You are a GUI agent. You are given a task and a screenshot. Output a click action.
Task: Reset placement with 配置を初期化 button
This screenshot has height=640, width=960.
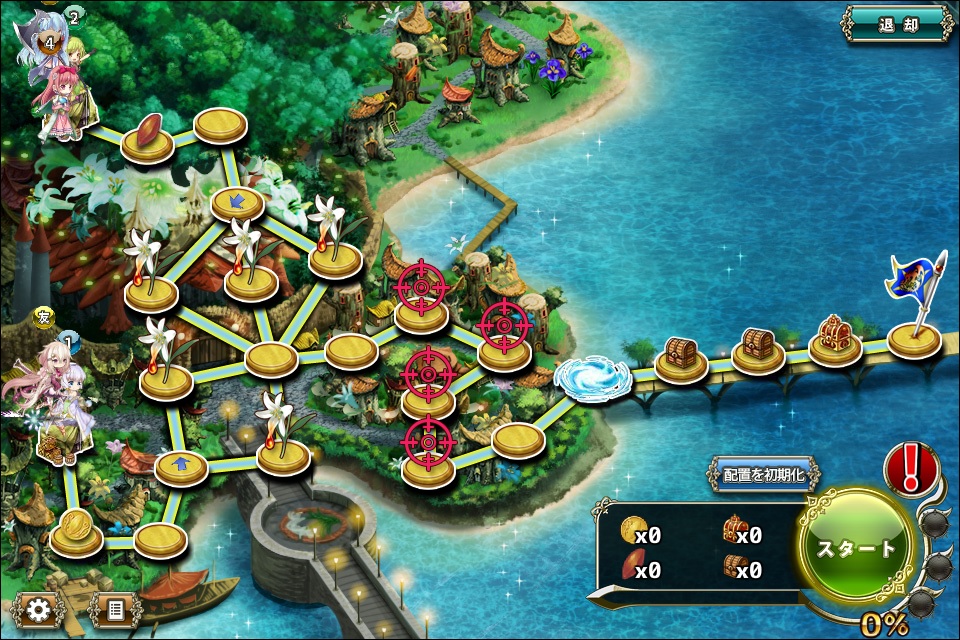[x=765, y=475]
